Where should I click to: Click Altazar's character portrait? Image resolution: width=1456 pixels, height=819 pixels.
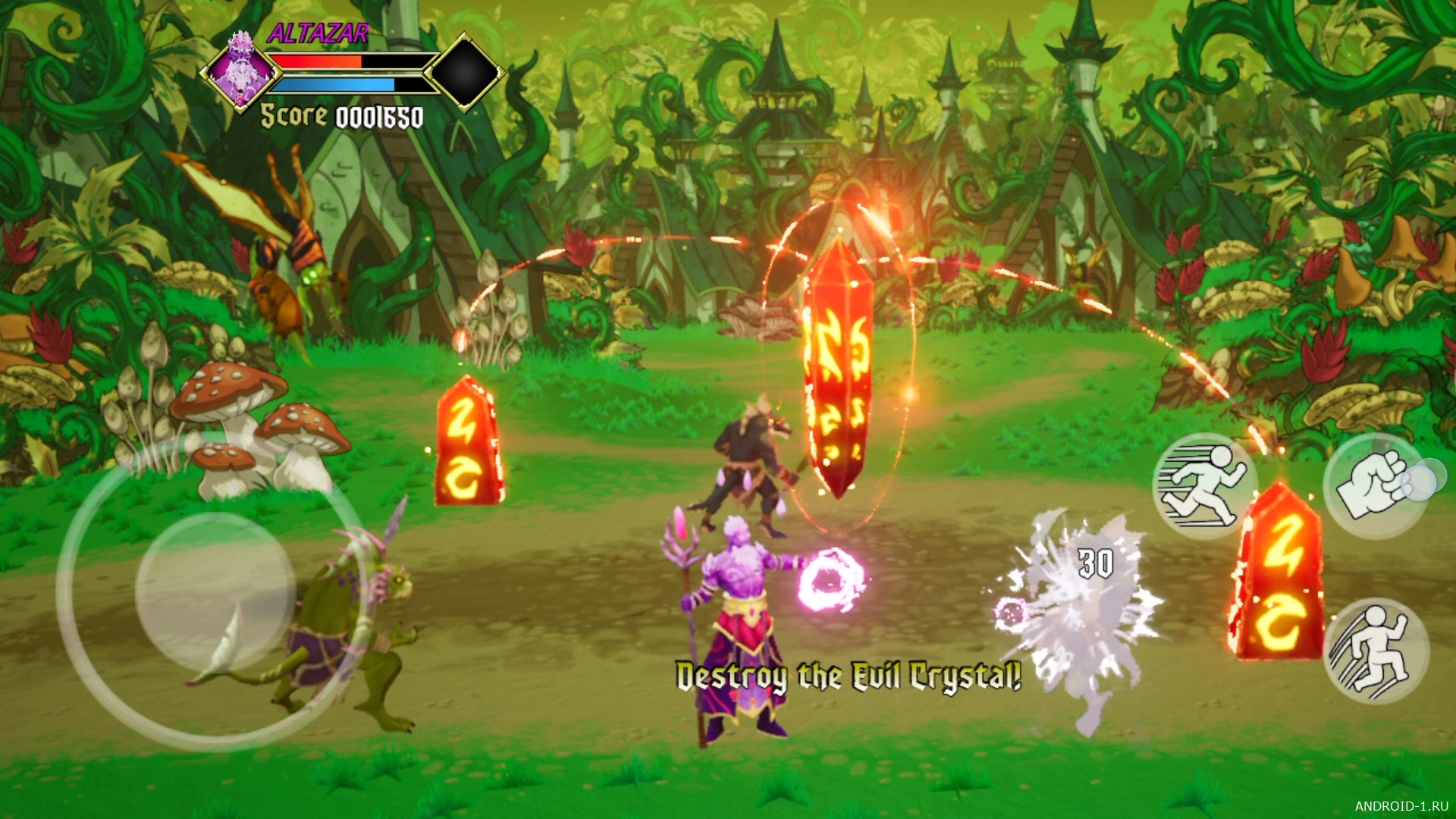241,71
